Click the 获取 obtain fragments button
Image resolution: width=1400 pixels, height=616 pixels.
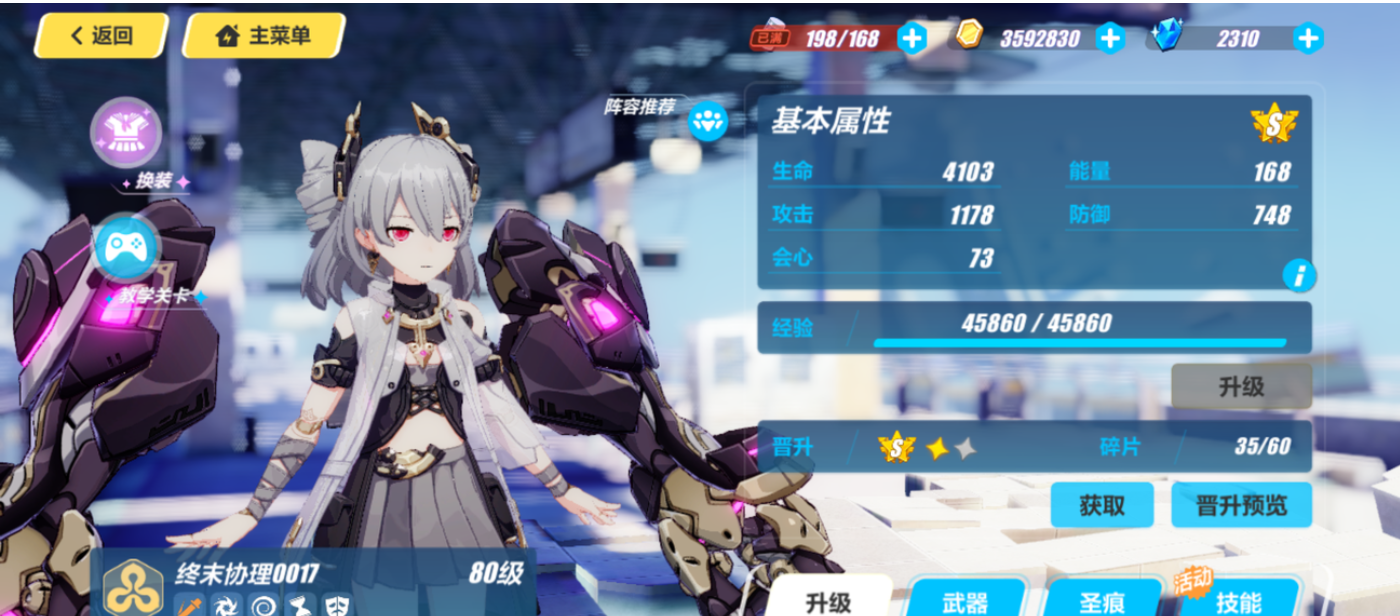click(1102, 505)
